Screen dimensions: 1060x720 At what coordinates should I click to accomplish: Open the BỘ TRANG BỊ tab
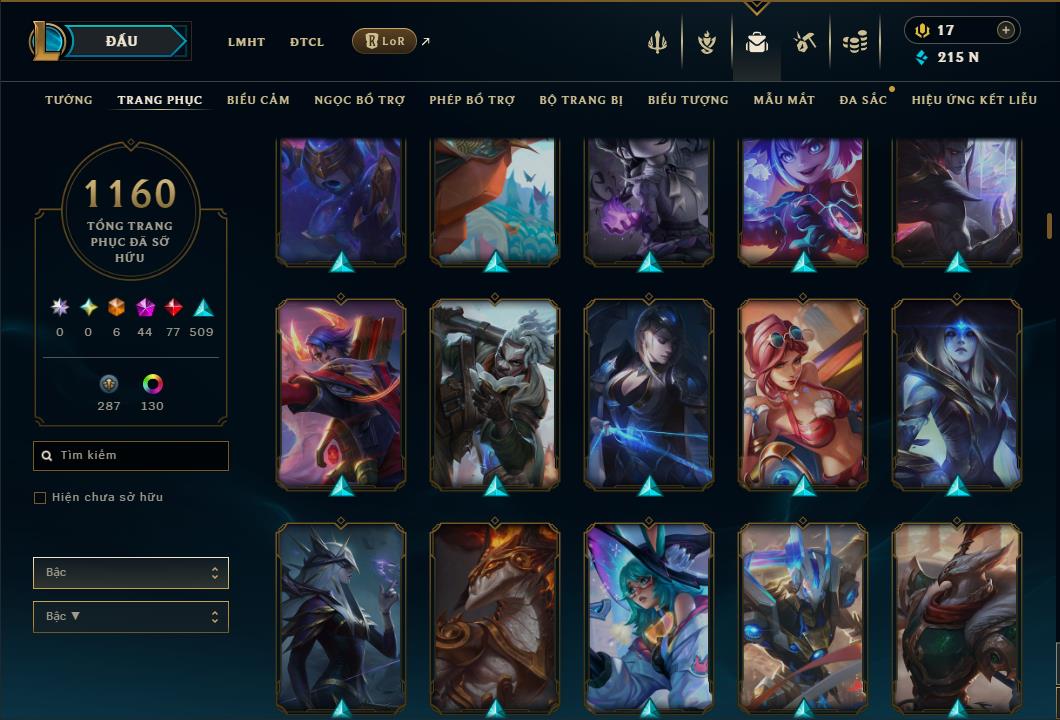[581, 100]
